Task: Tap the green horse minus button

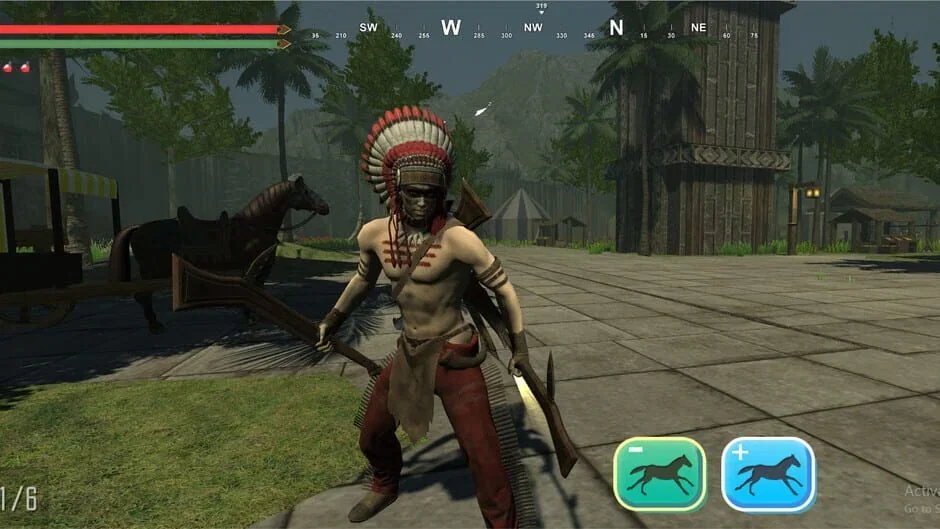Action: pos(660,474)
